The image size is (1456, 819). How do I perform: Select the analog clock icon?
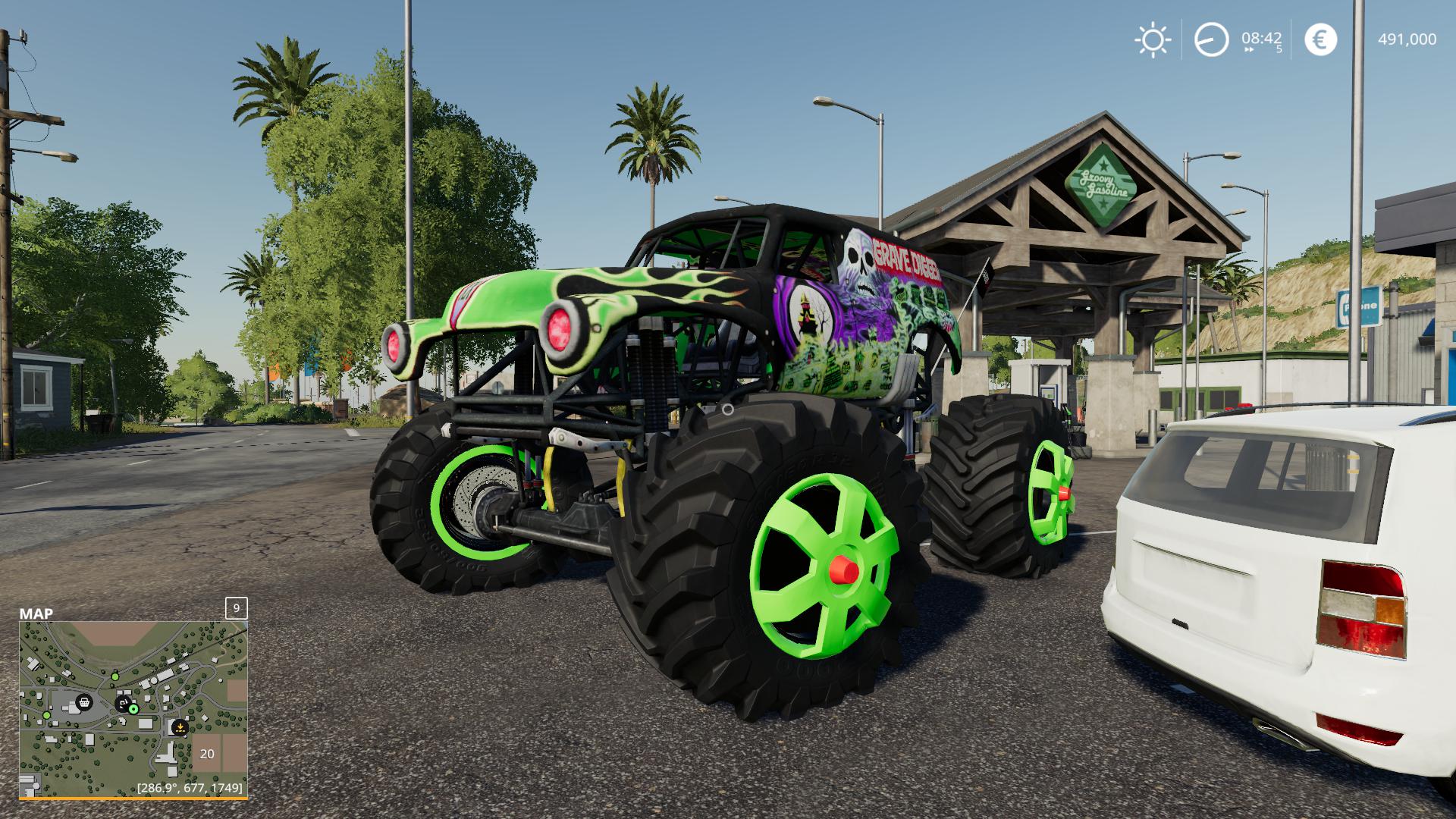(1212, 39)
